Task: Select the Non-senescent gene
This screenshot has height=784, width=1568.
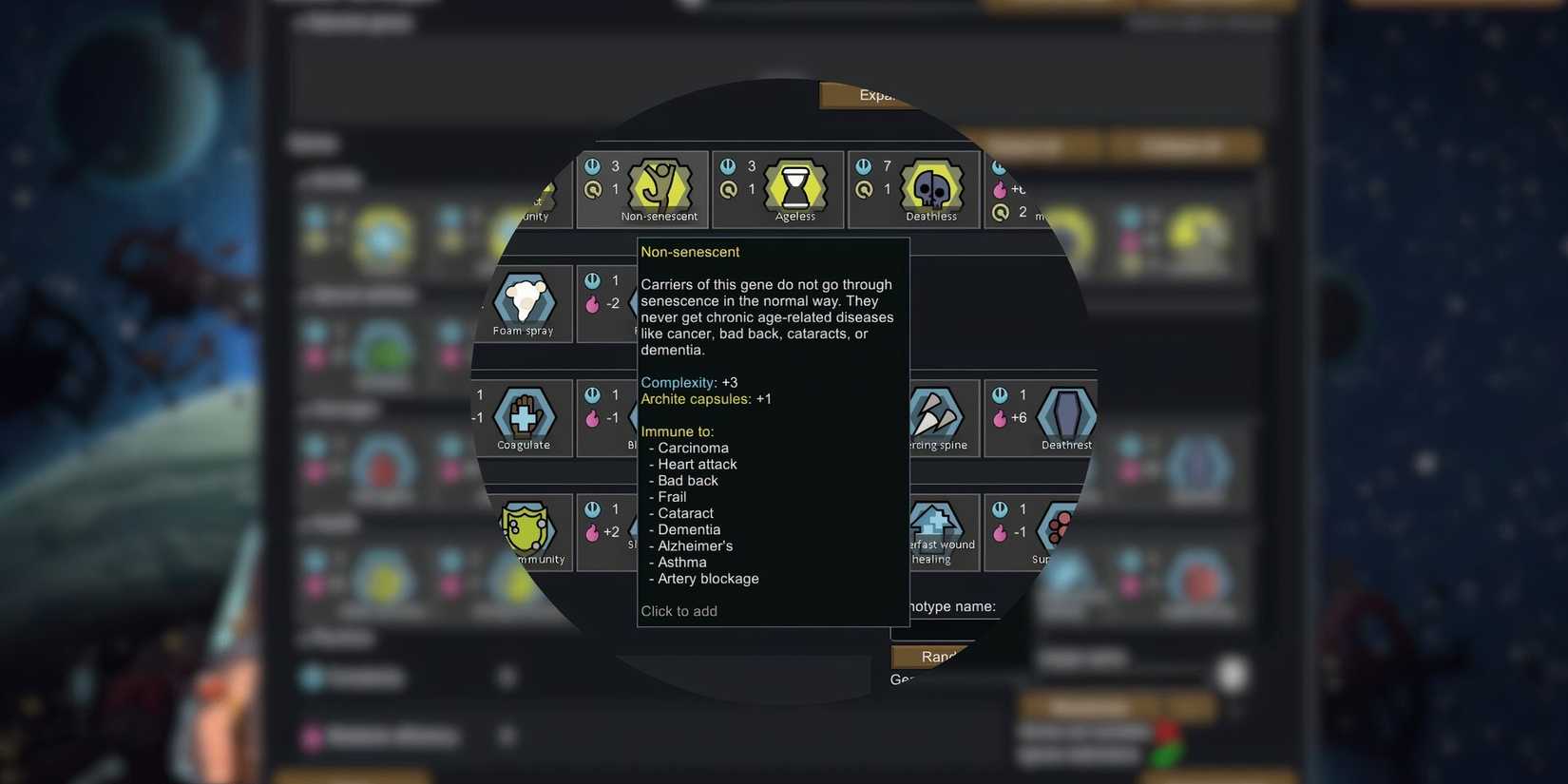Action: 660,187
